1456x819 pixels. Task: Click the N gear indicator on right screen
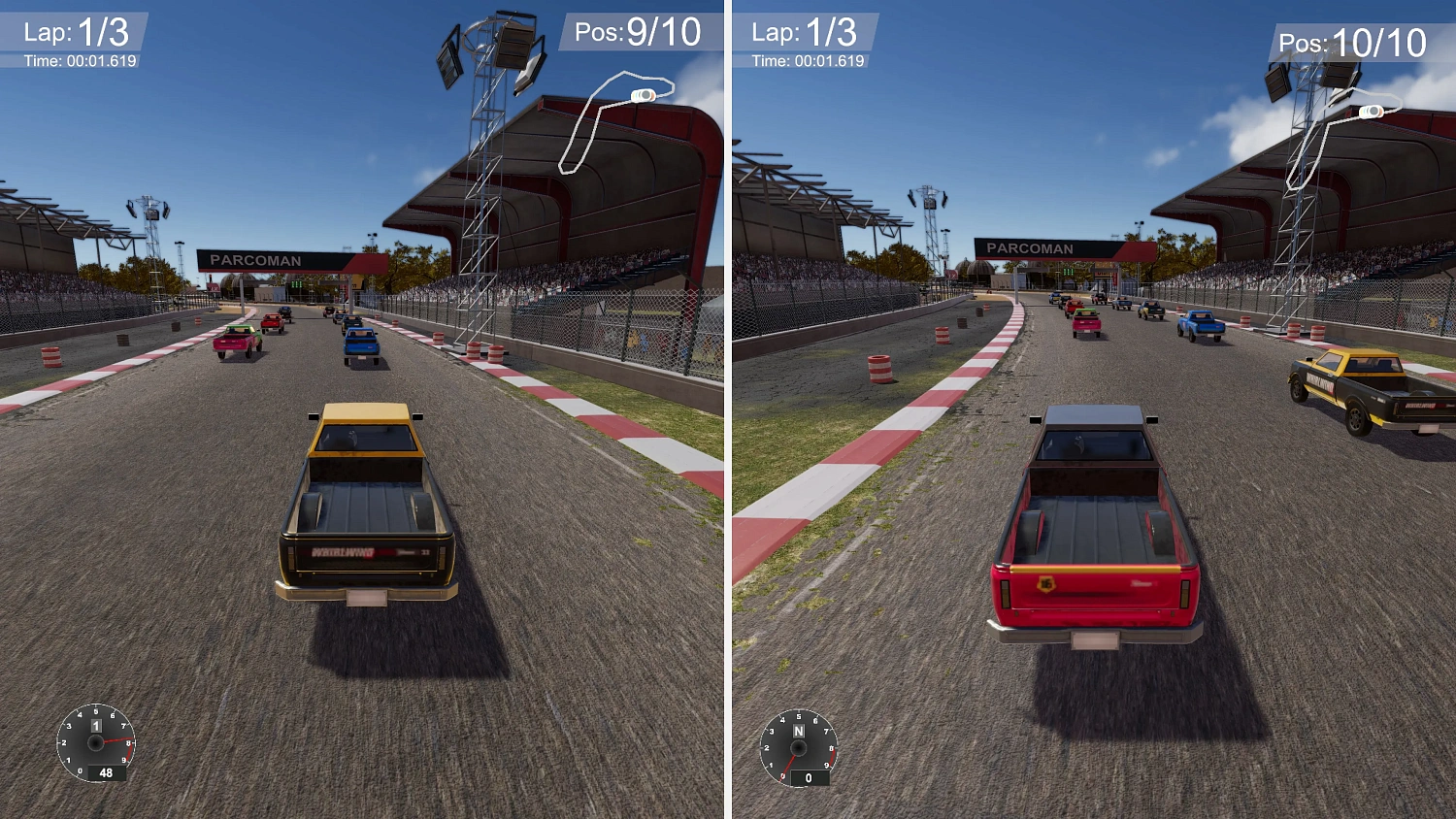click(x=798, y=731)
